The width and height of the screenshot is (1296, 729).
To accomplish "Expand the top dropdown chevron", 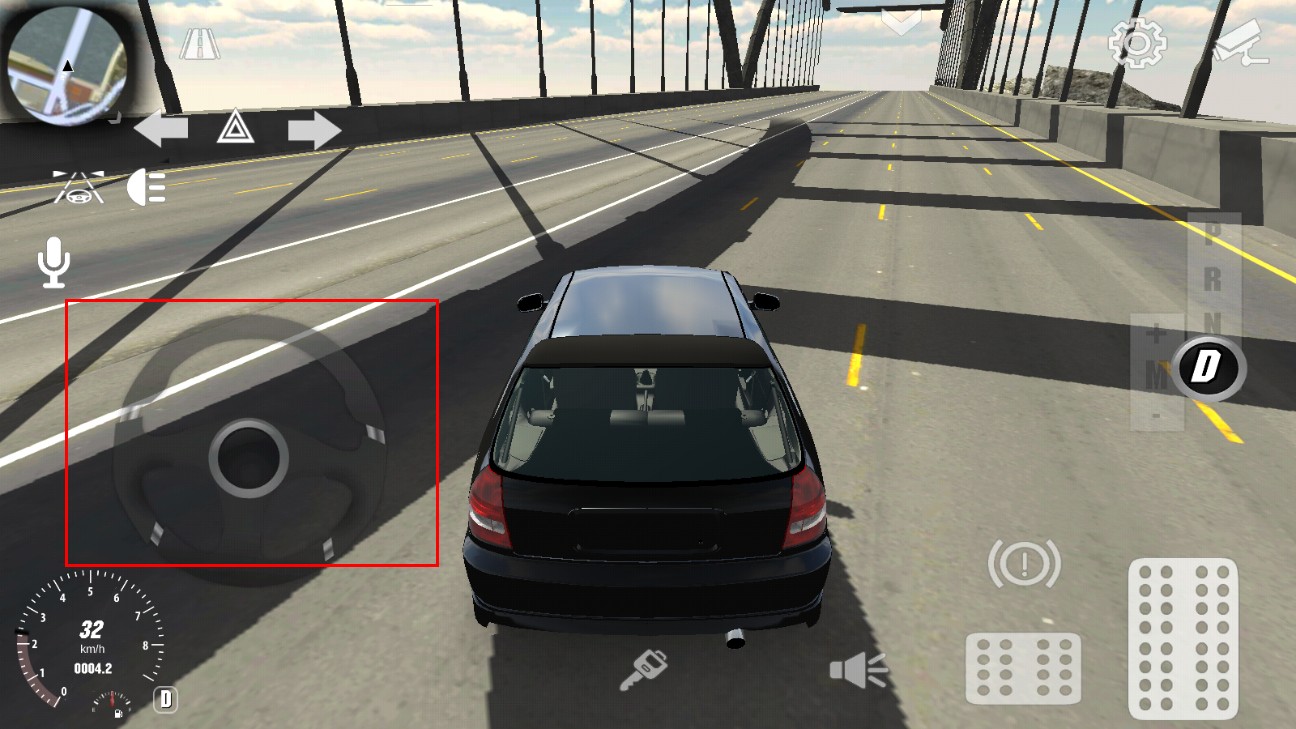I will click(901, 22).
